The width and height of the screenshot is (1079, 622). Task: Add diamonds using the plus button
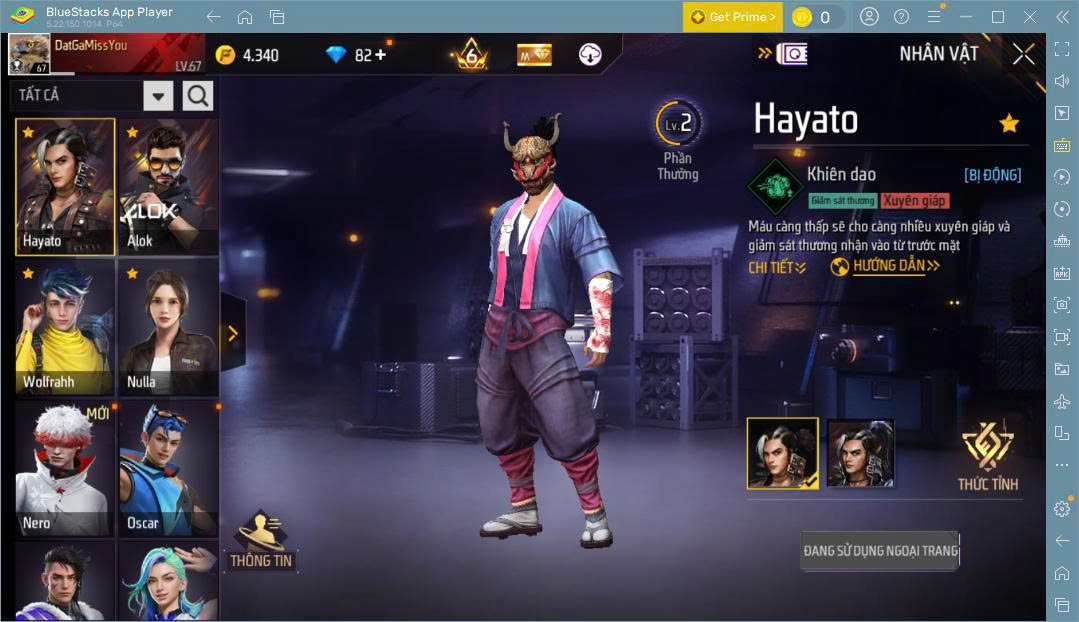coord(379,55)
